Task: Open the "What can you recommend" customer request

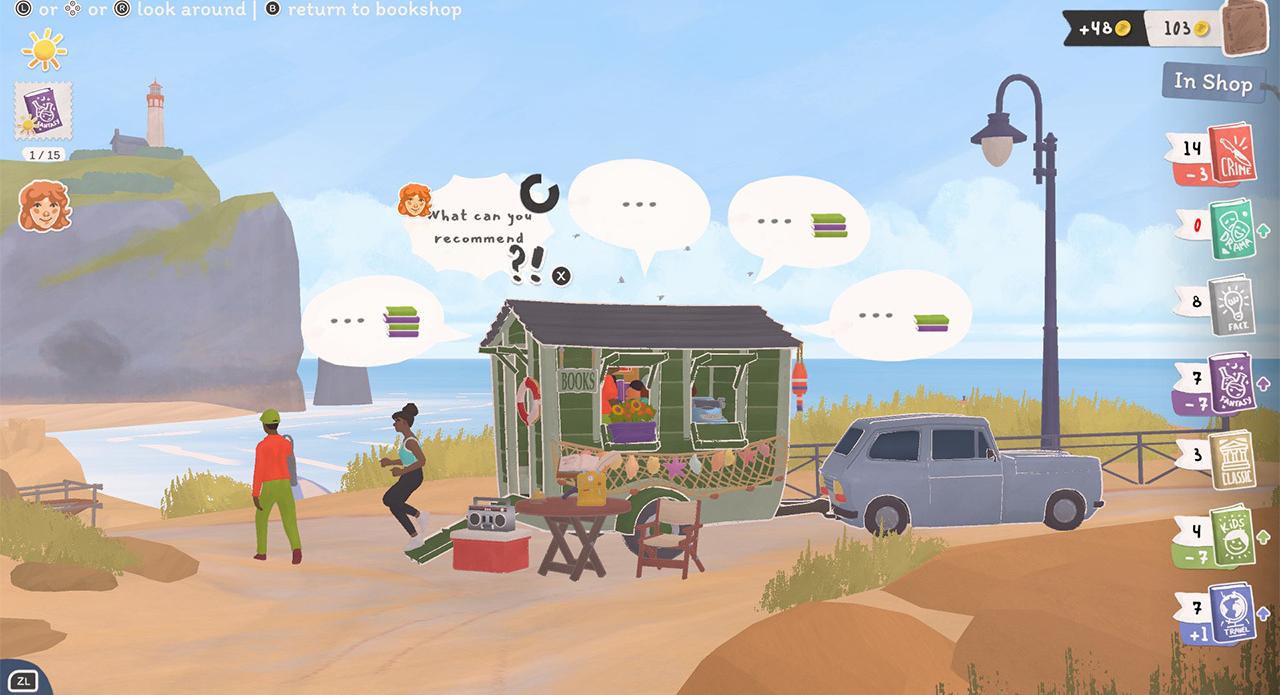Action: 480,228
